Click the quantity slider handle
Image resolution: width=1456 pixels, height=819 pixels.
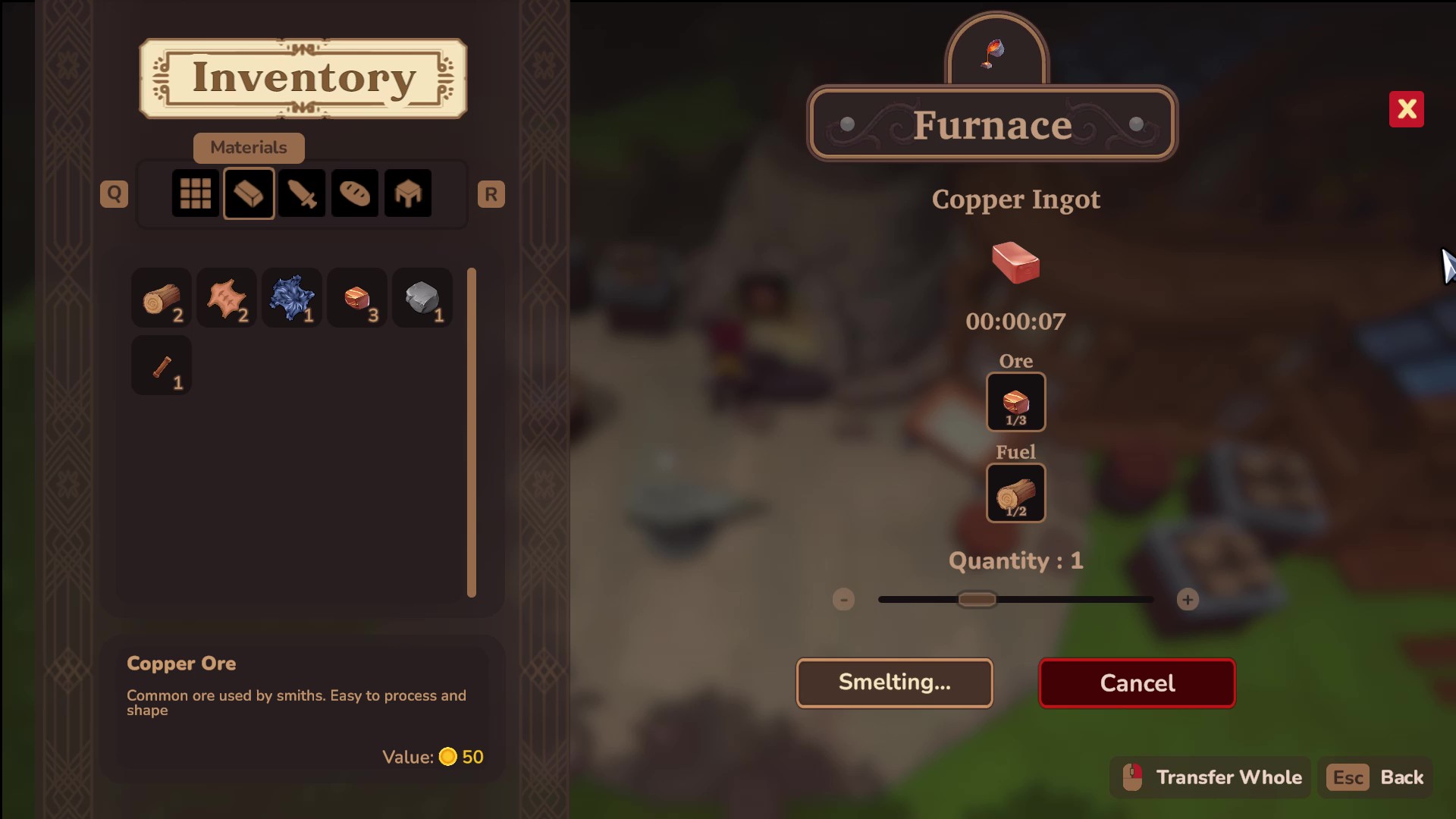tap(977, 600)
